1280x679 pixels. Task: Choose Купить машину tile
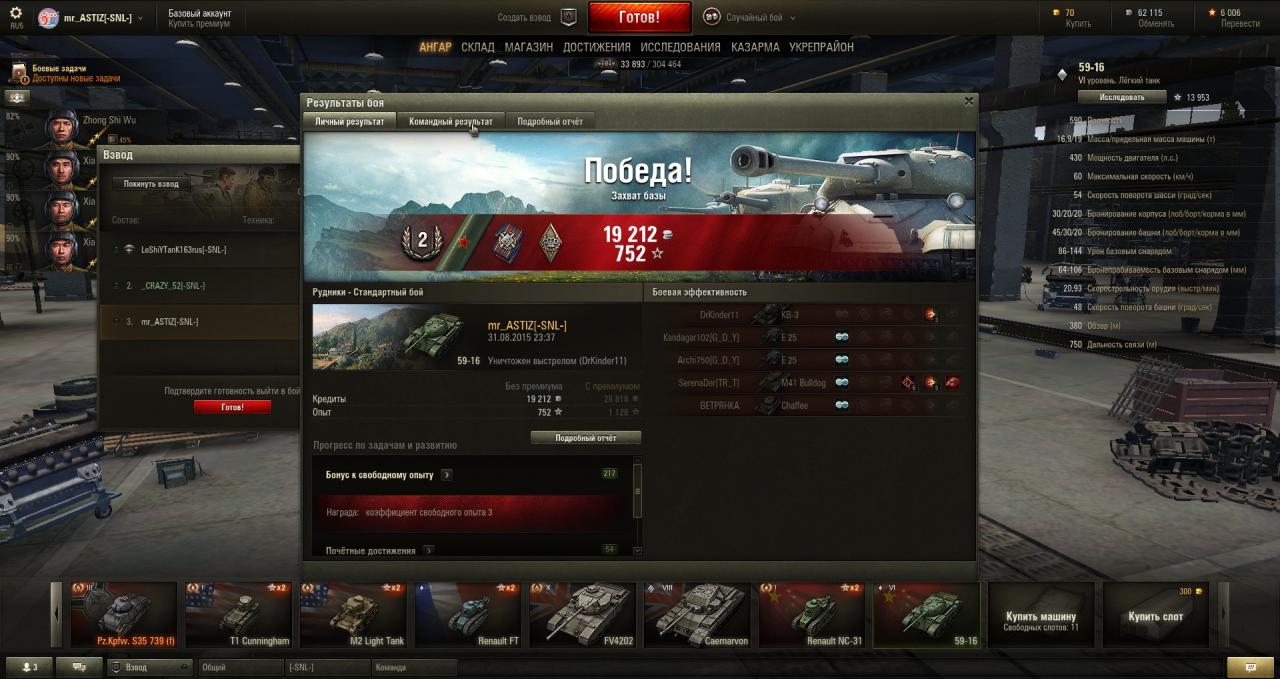pyautogui.click(x=1041, y=616)
